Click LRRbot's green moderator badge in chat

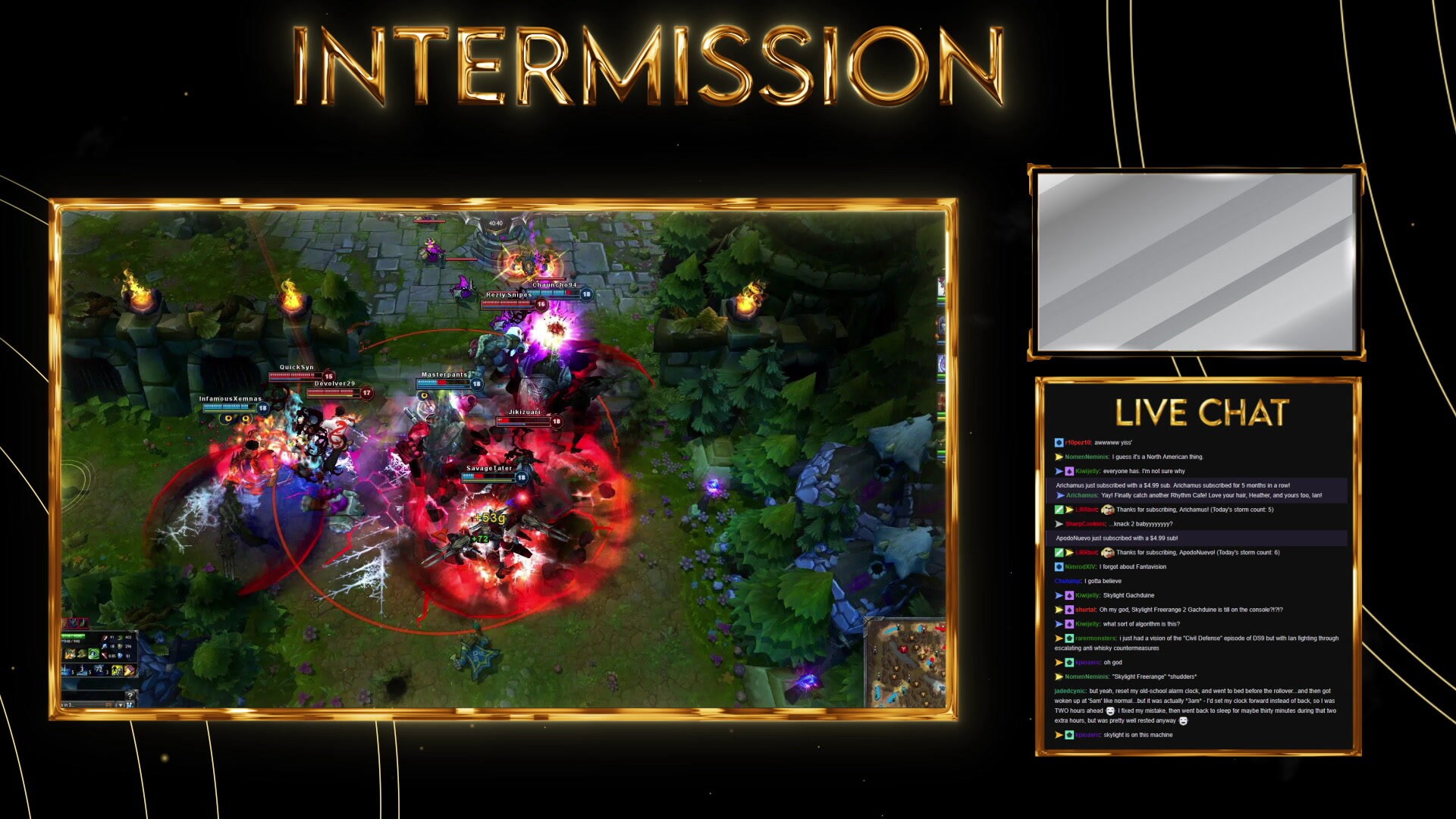(x=1059, y=510)
